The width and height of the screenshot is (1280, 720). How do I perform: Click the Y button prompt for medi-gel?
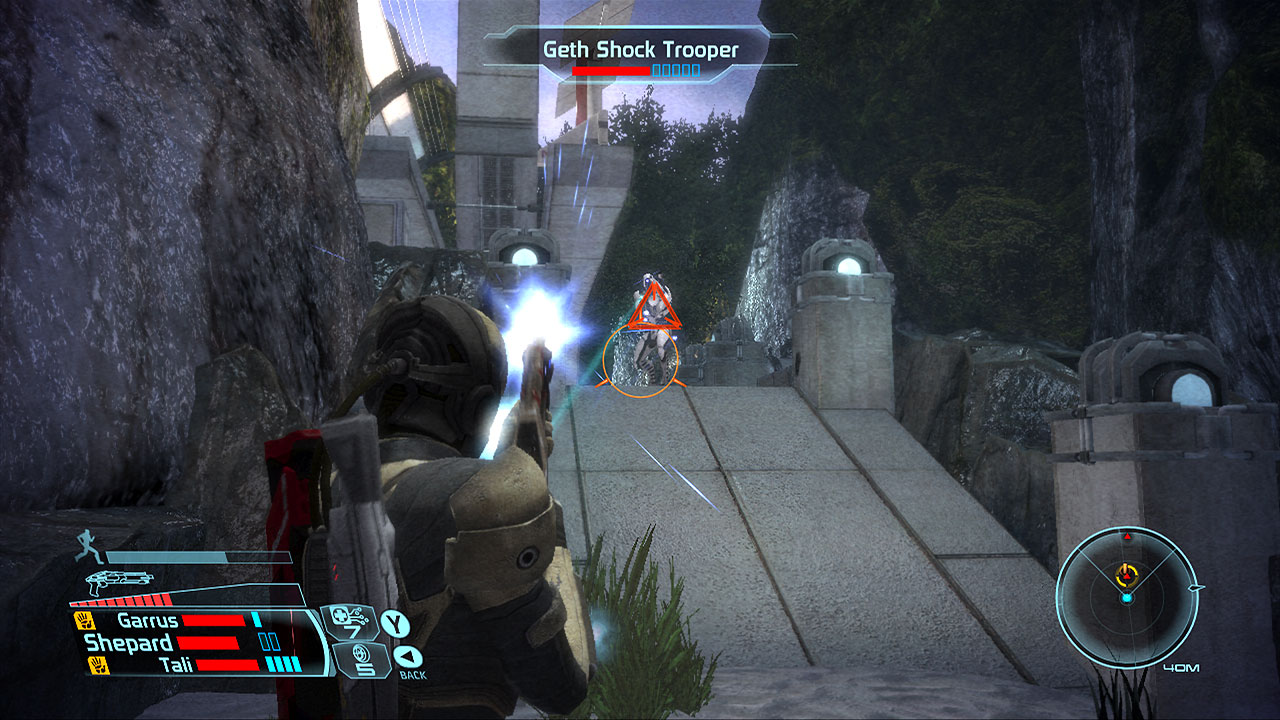[395, 623]
